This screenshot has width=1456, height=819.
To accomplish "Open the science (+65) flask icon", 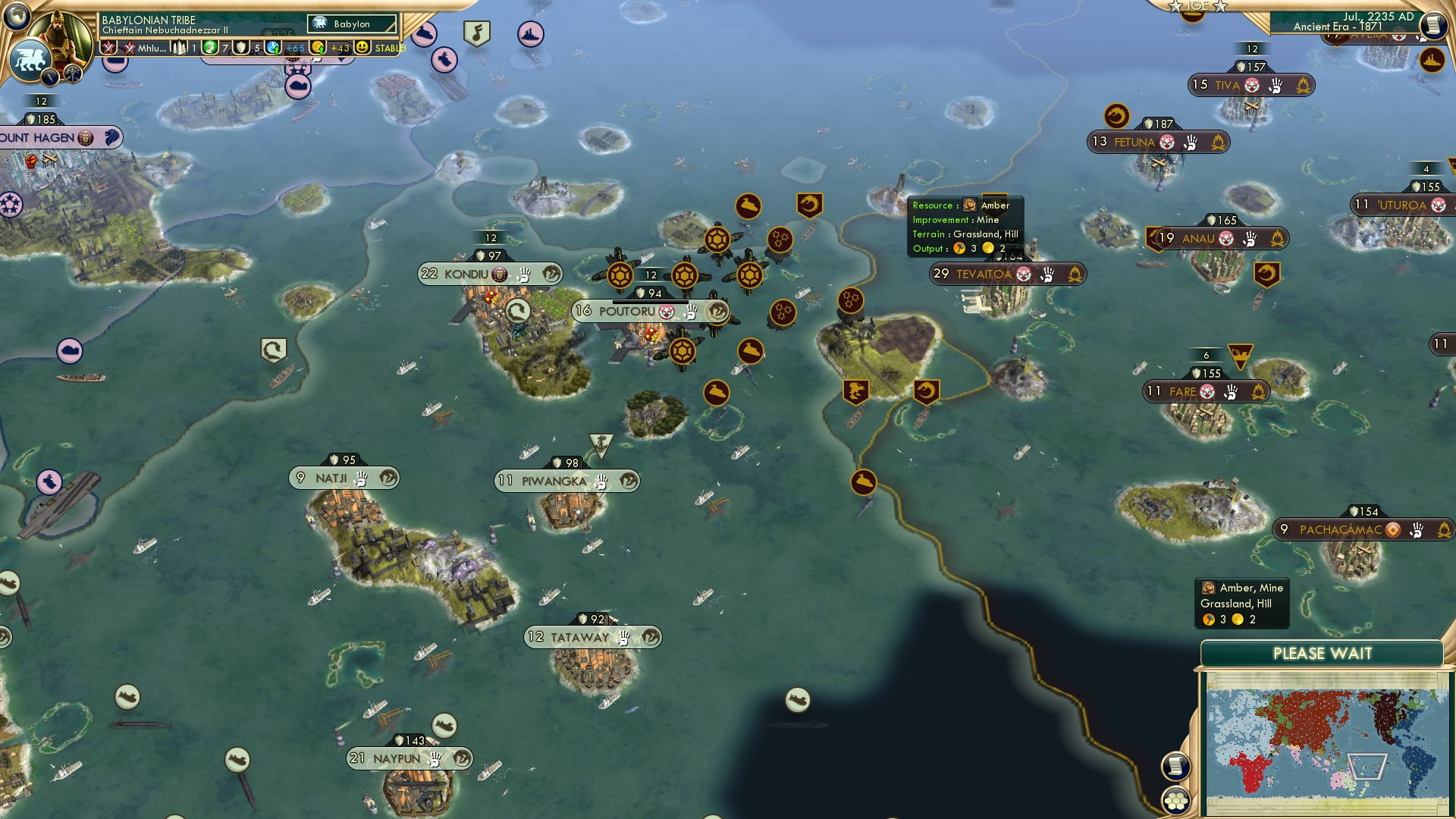I will click(x=274, y=48).
